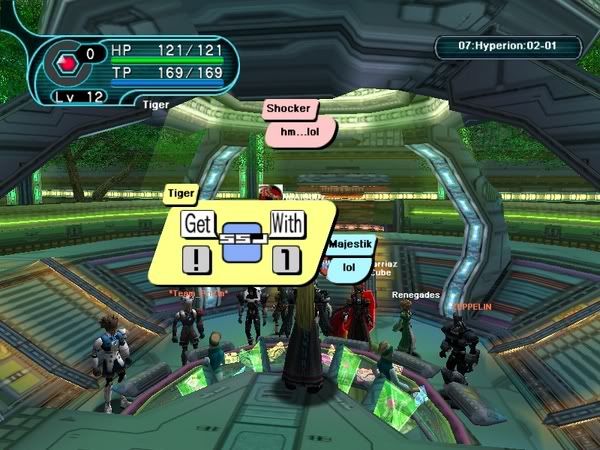Choose the Renegades player name tag
The image size is (600, 450).
(x=414, y=295)
